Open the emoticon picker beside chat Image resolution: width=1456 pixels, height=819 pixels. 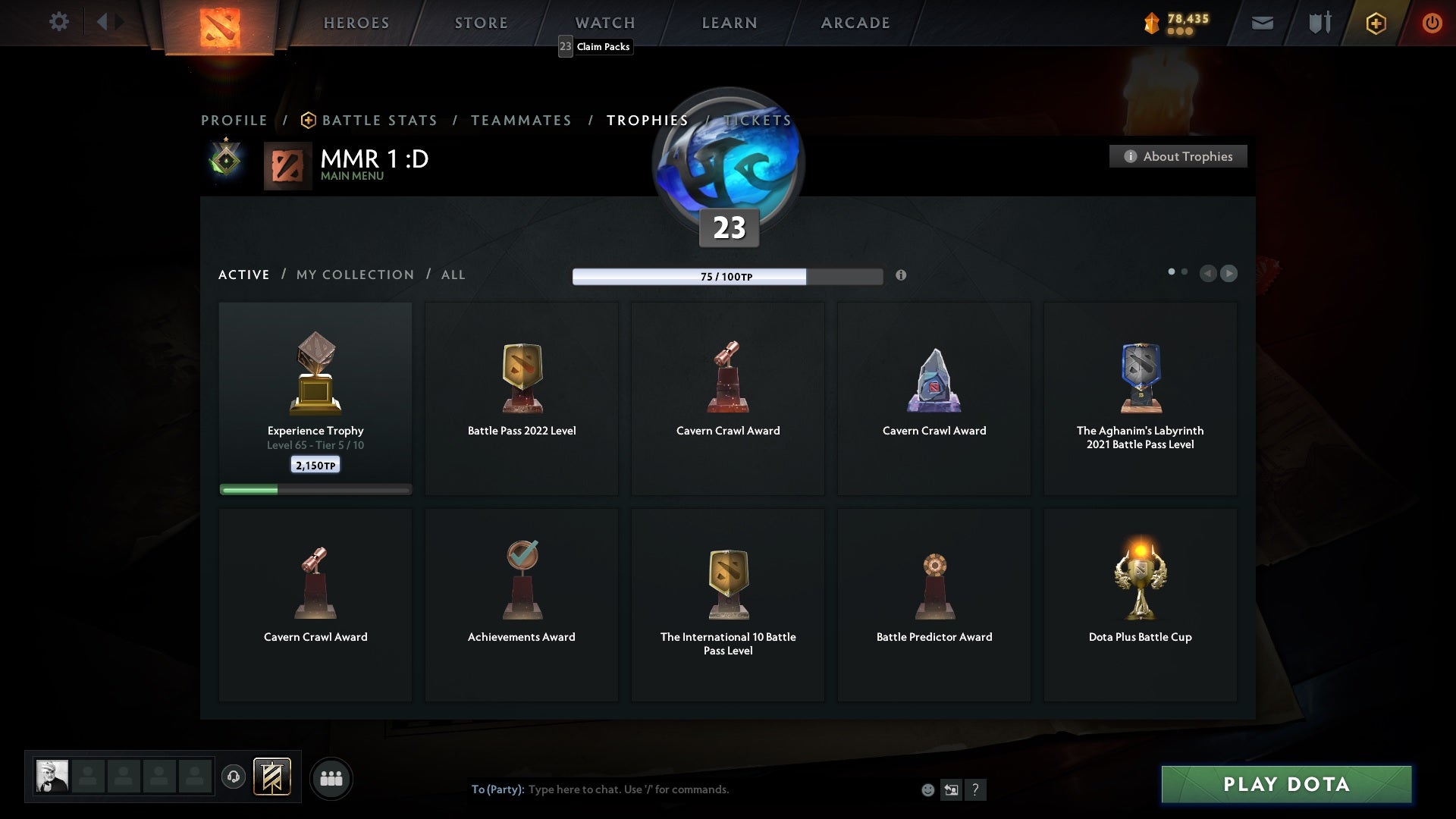coord(929,789)
